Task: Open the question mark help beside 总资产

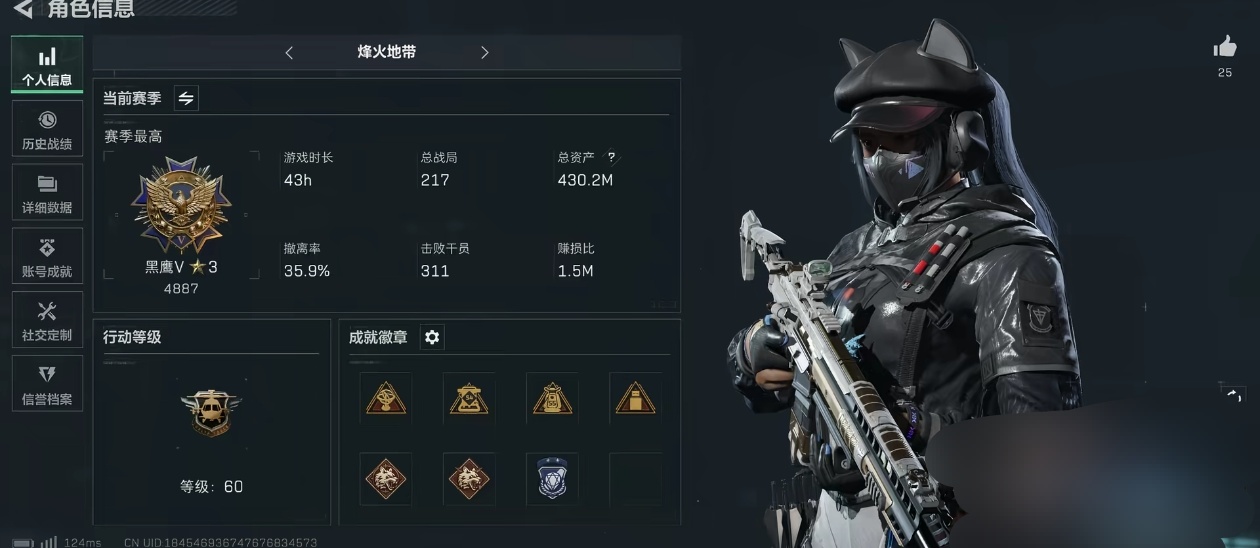Action: point(611,157)
